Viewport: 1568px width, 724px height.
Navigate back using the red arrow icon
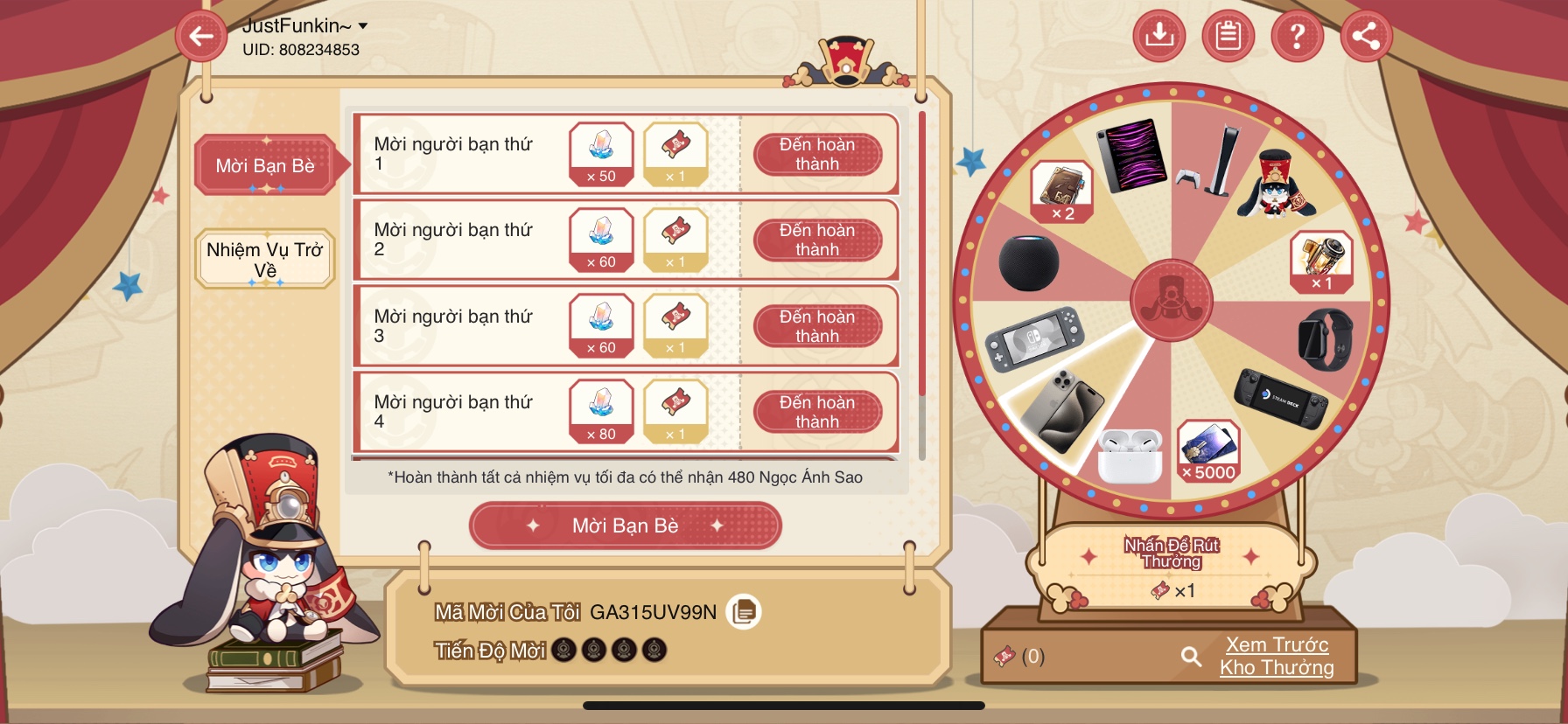[x=201, y=36]
